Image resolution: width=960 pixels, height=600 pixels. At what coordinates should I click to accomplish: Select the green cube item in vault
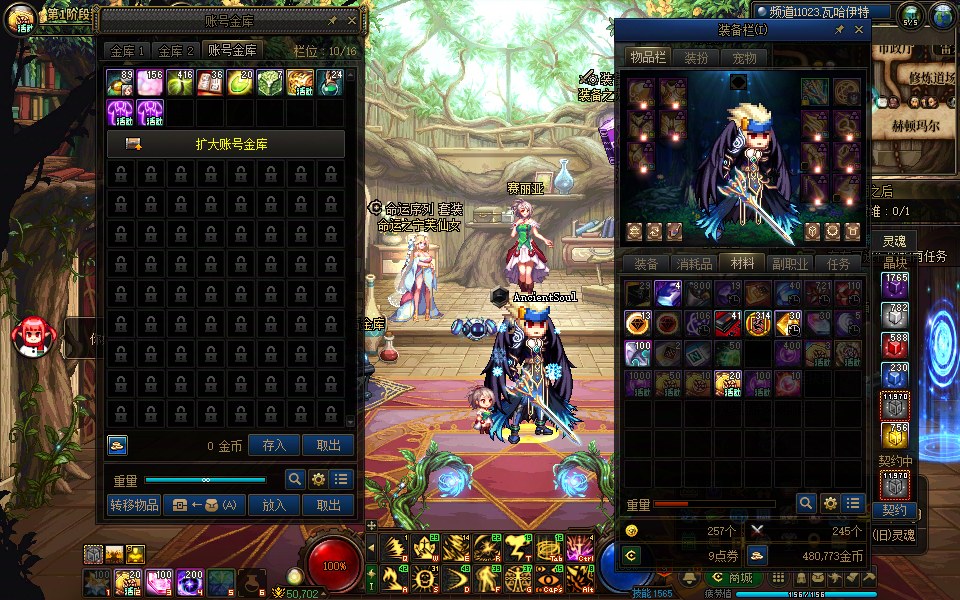point(271,83)
